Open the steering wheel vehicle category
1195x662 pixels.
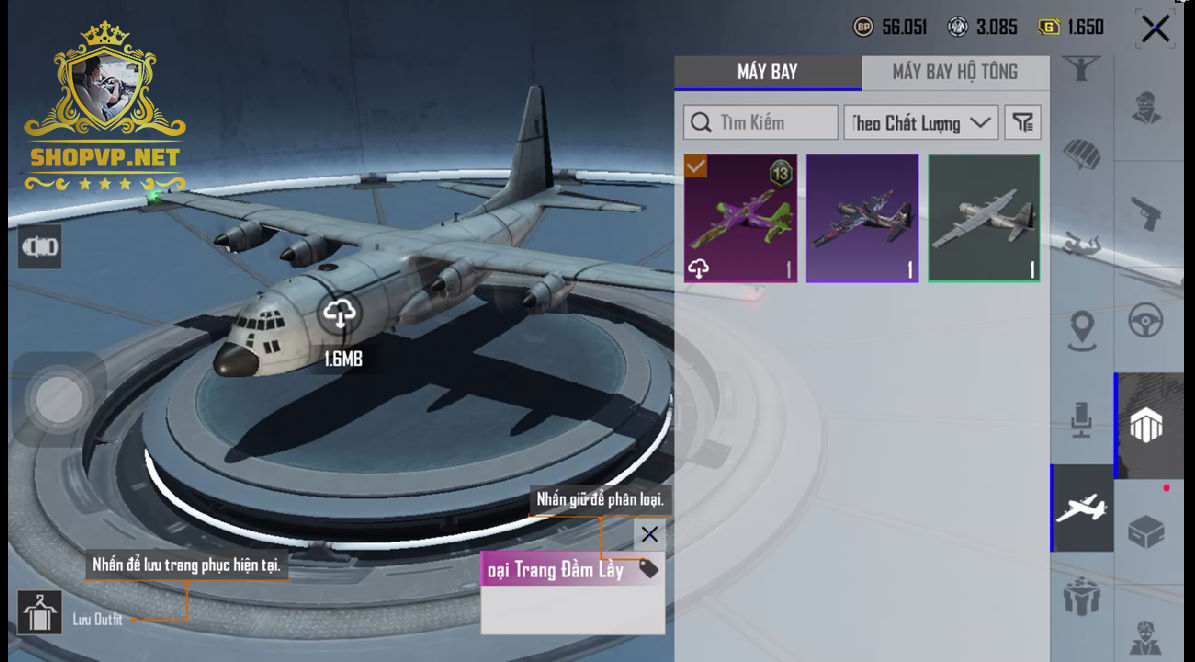point(1146,322)
